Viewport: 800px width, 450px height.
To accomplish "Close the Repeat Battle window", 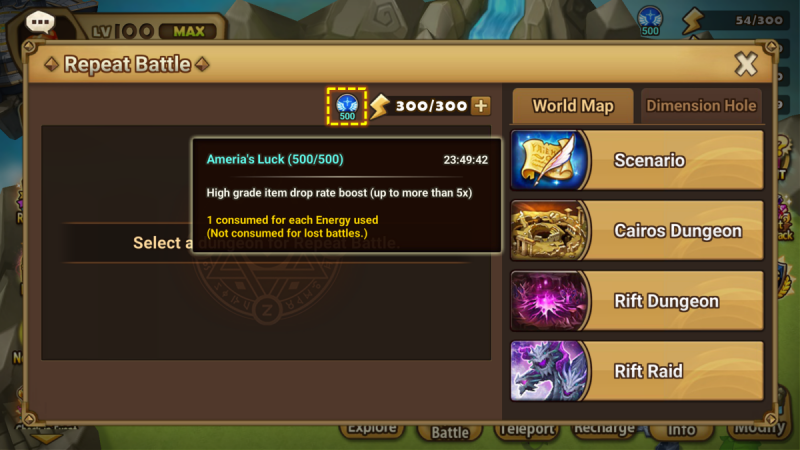I will [746, 65].
